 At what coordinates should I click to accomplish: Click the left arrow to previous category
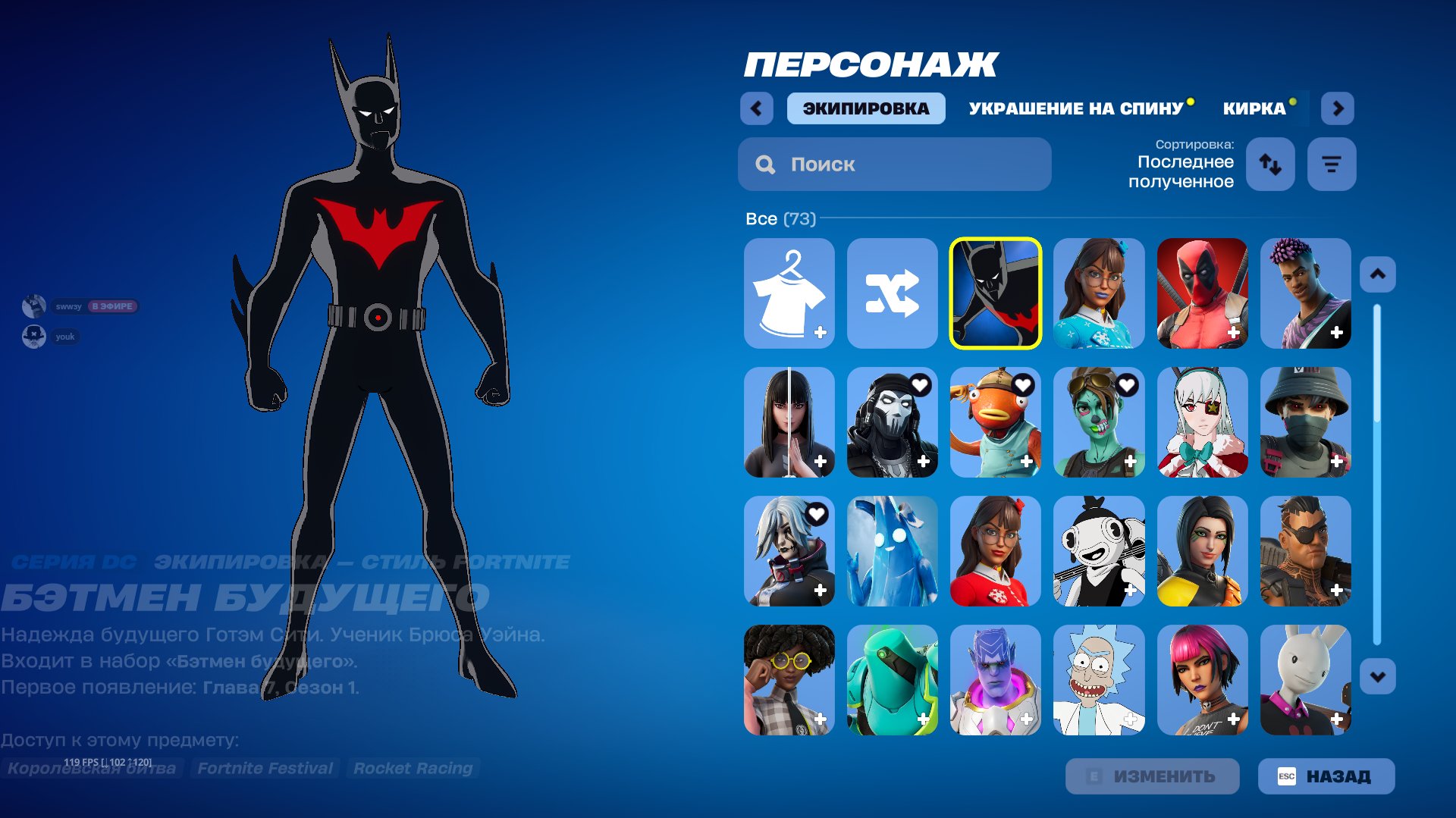(756, 108)
